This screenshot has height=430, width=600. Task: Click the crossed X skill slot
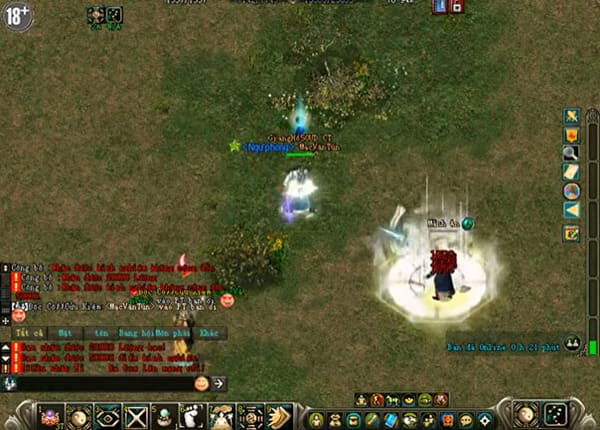click(x=136, y=416)
